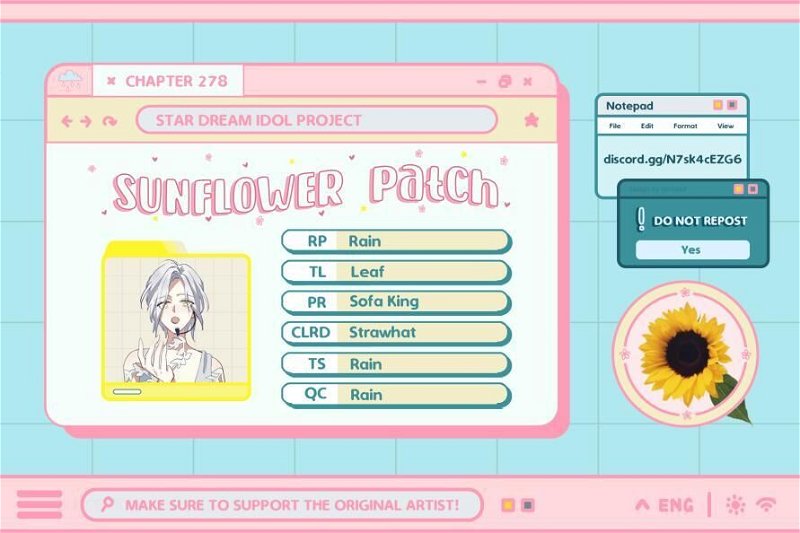Bookmark the page with the star icon
The image size is (800, 533).
tap(531, 120)
